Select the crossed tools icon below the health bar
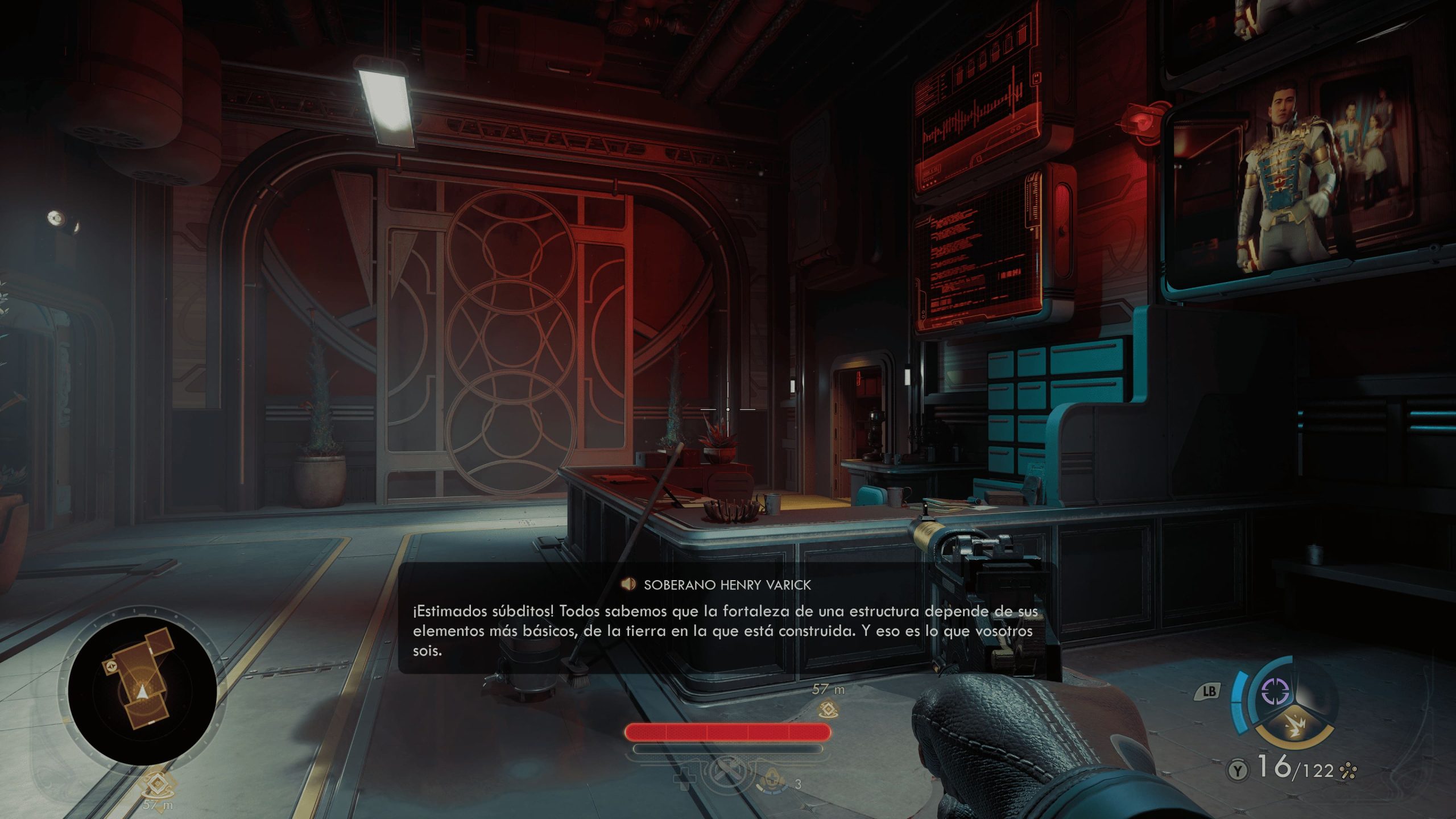This screenshot has height=819, width=1456. [x=727, y=775]
